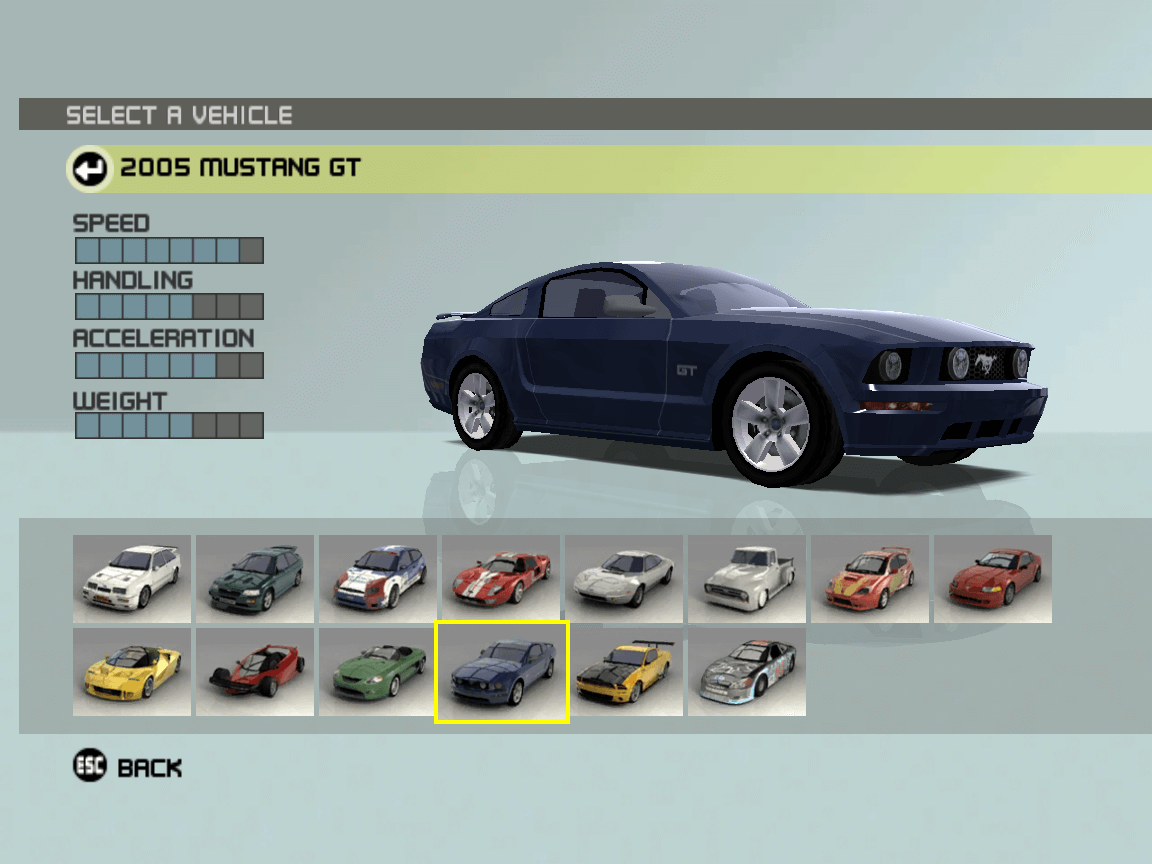Select the red GT with white stripes
The width and height of the screenshot is (1152, 864).
(x=501, y=579)
